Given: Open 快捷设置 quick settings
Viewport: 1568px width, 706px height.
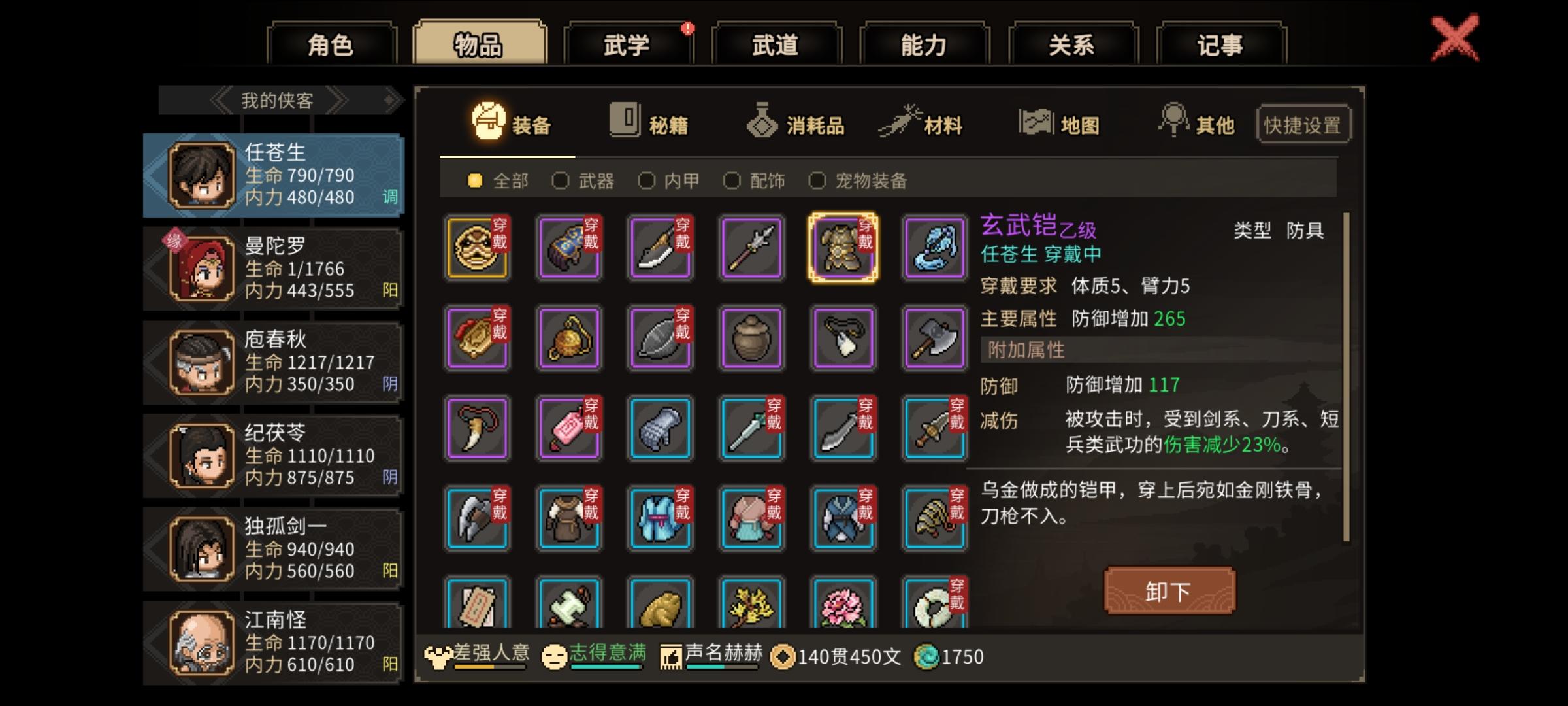Looking at the screenshot, I should tap(1303, 124).
